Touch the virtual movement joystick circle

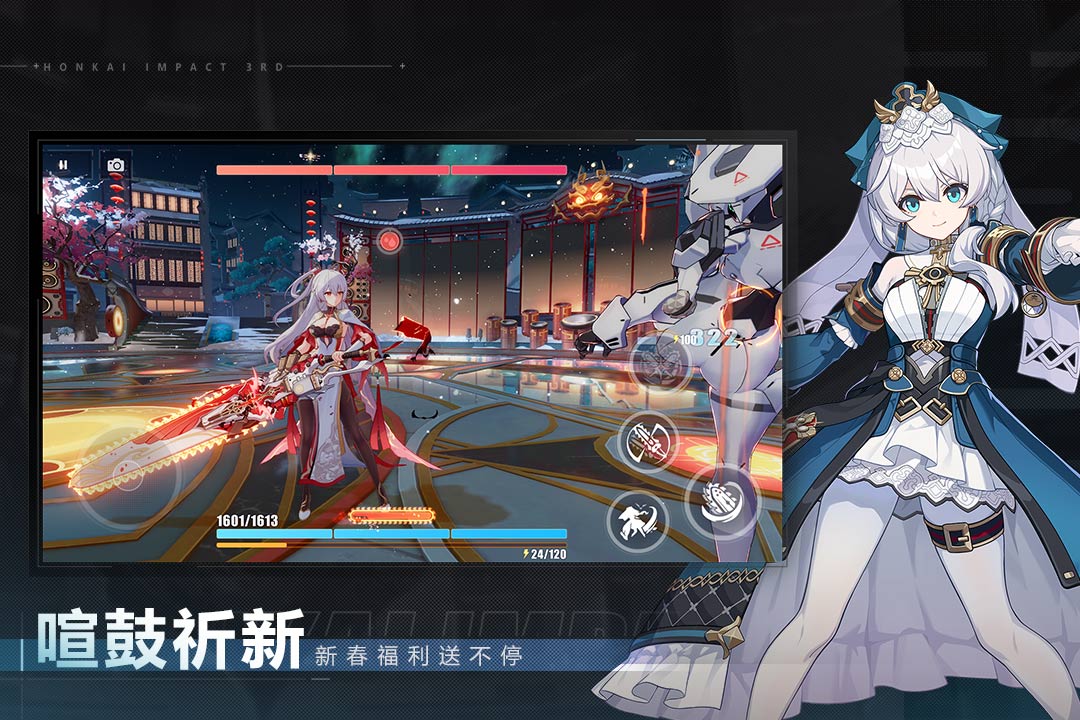click(x=130, y=477)
